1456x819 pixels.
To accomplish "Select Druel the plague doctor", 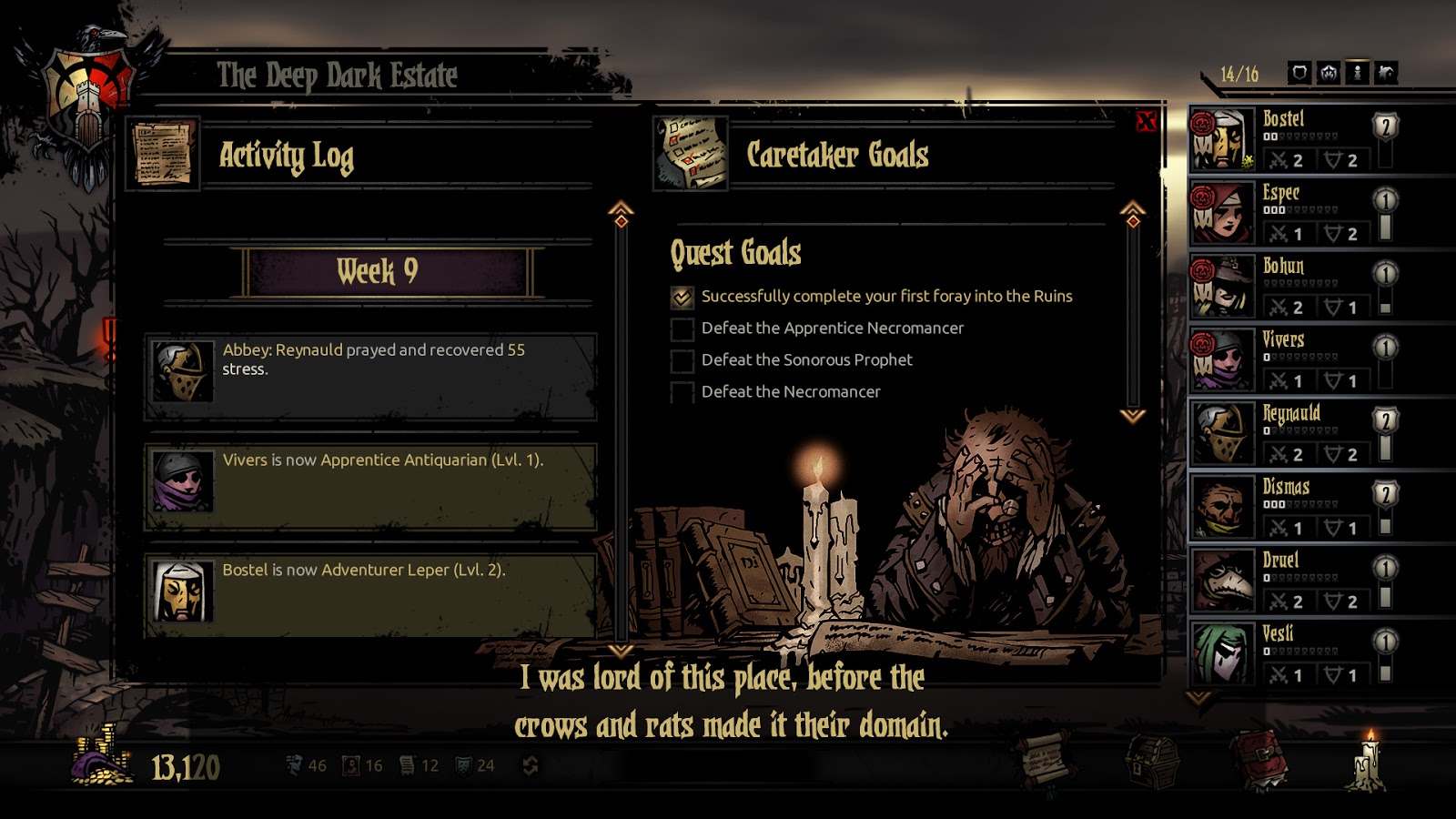I will point(1292,581).
